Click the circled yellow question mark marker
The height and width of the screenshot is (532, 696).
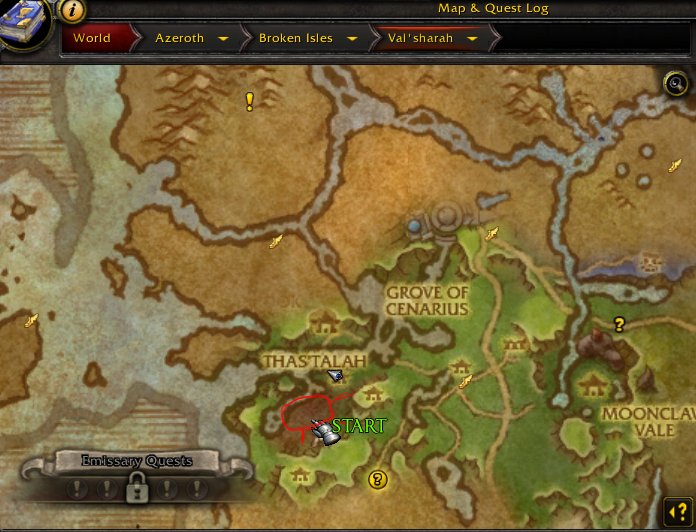click(x=377, y=480)
